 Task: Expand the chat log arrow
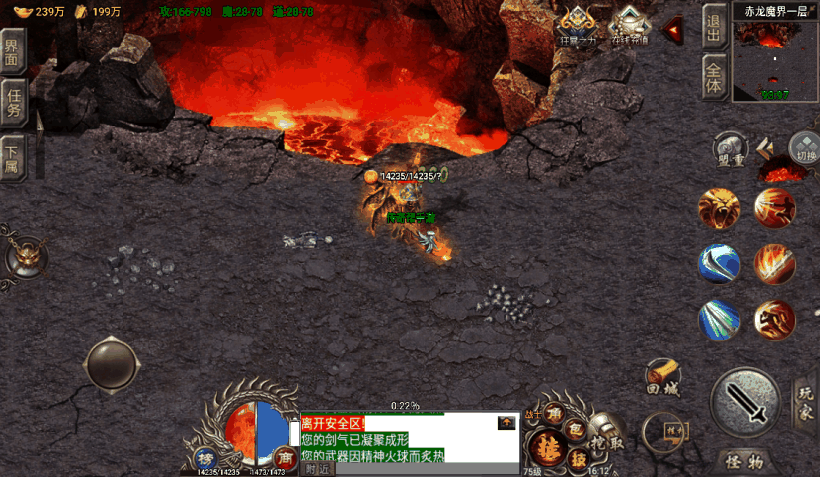(x=507, y=423)
